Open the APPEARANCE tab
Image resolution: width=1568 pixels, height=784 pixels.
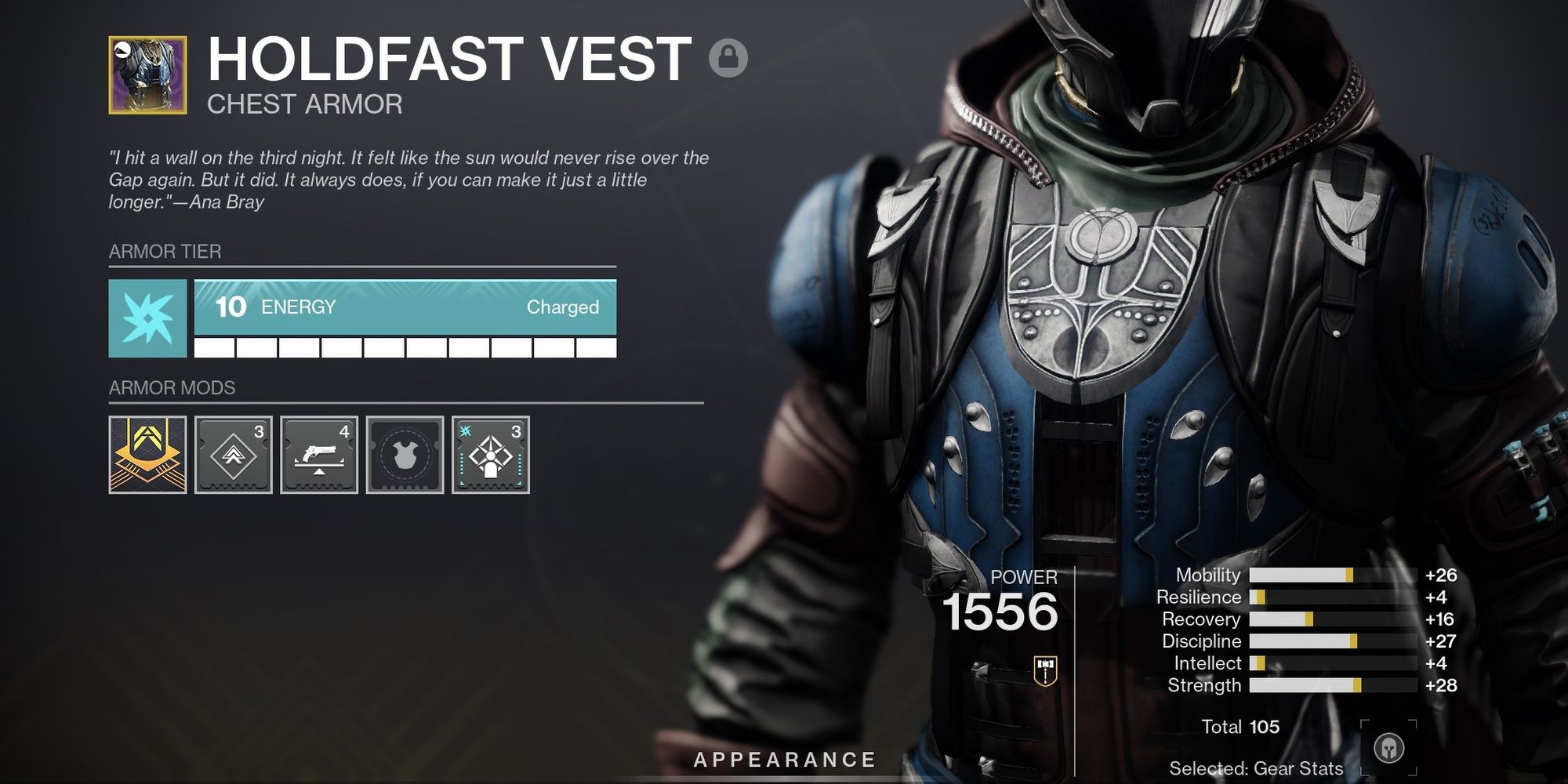click(784, 758)
